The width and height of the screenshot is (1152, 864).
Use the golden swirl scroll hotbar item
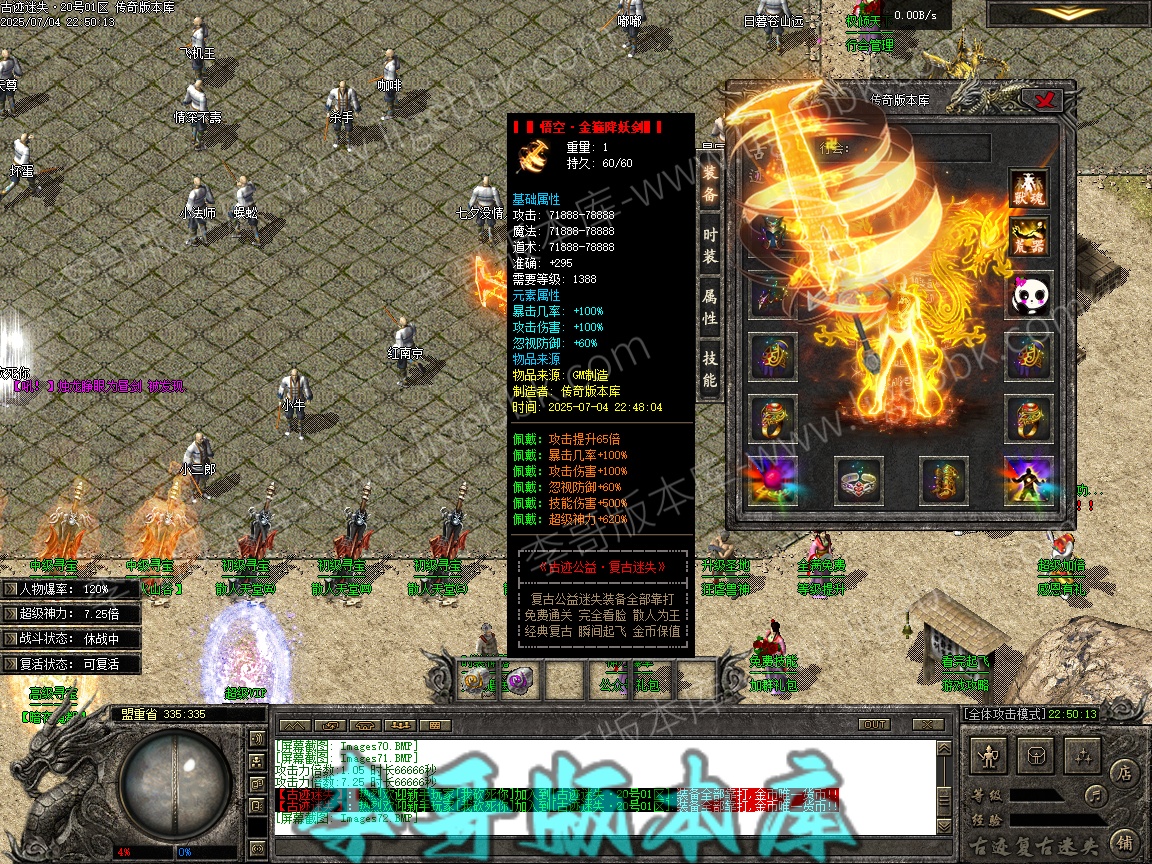pos(473,681)
